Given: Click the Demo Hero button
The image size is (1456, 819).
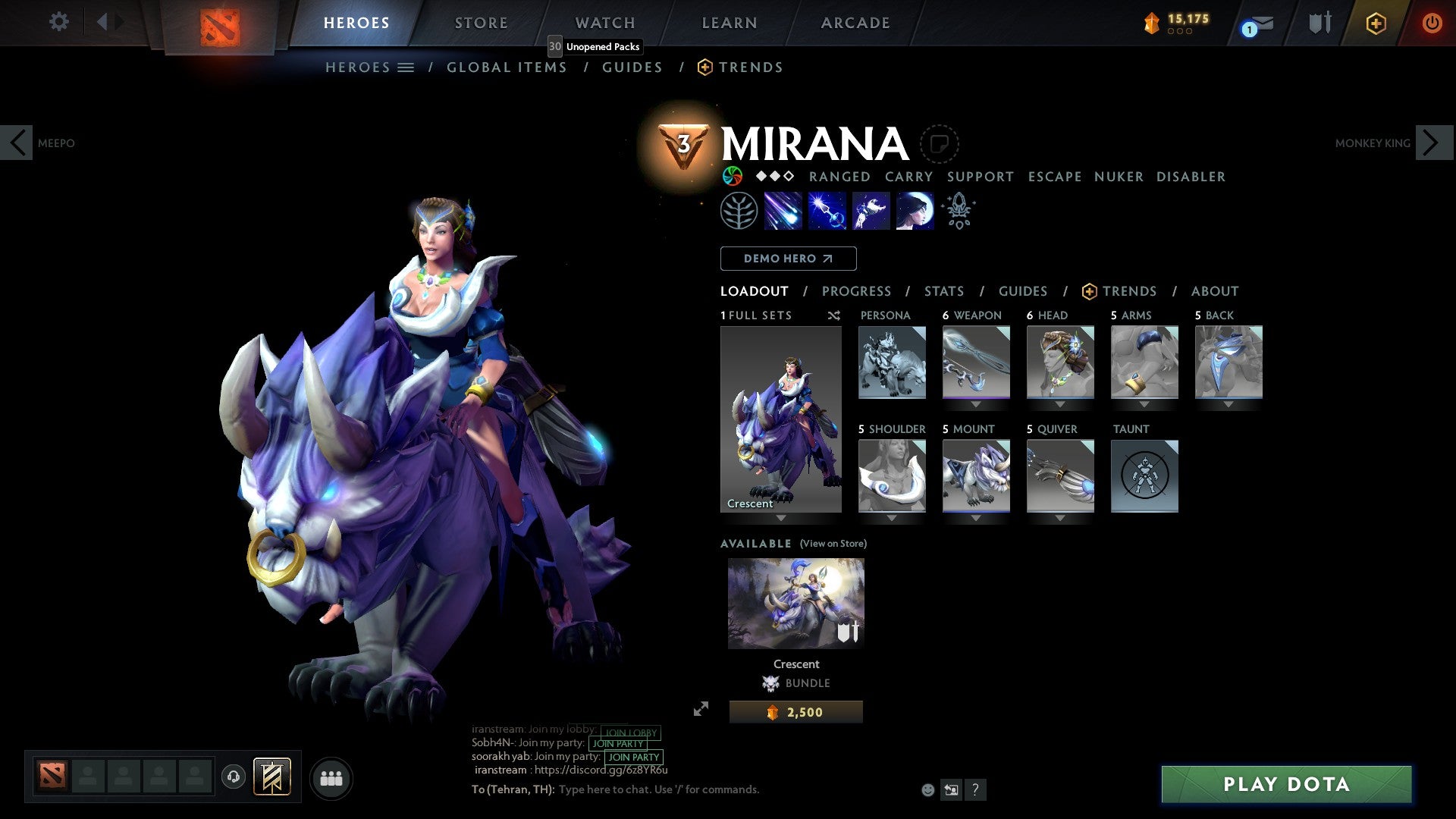Looking at the screenshot, I should 788,258.
